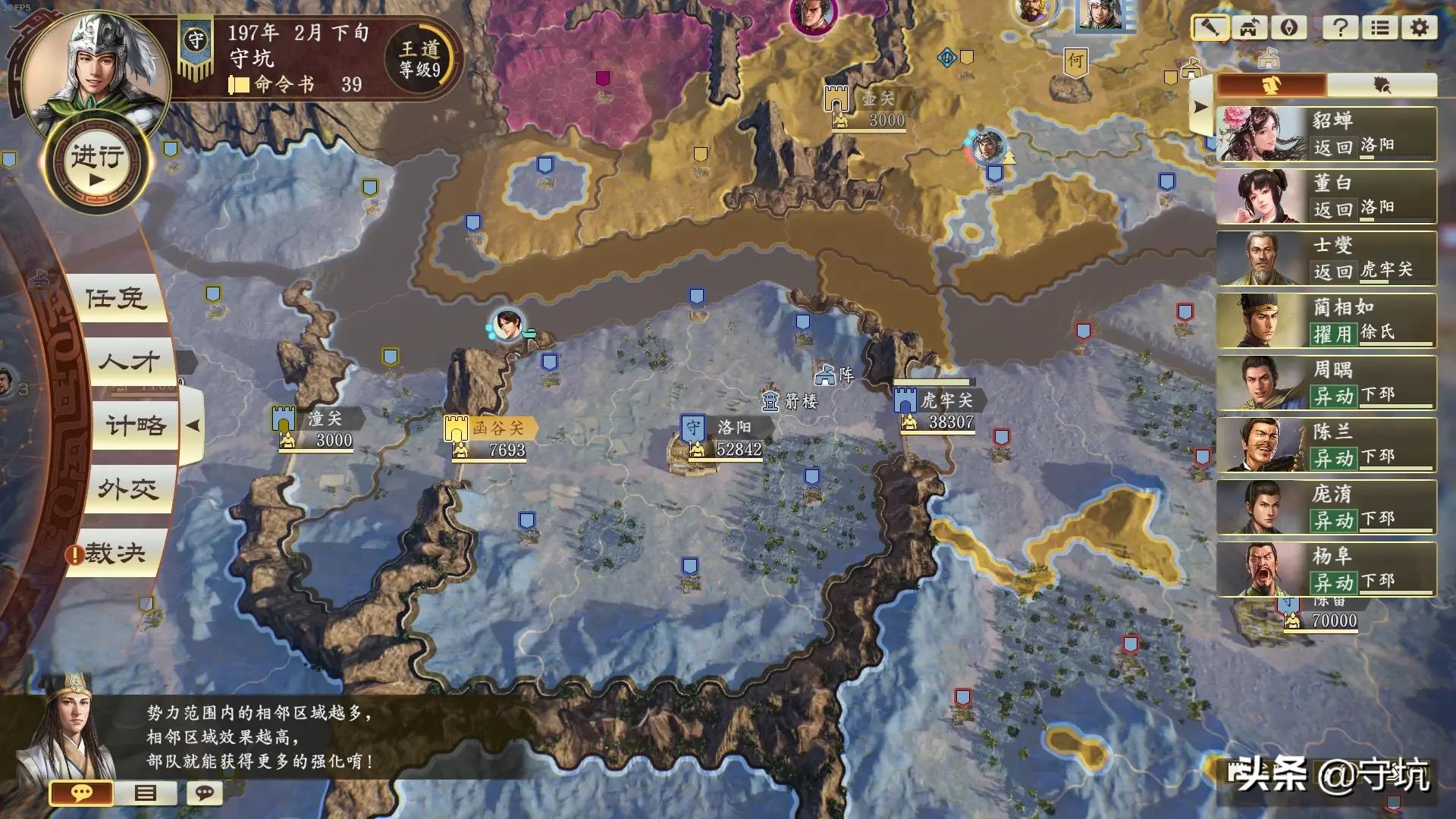Screen dimensions: 1456x819
Task: Open the 人才 talent menu
Action: pos(129,362)
